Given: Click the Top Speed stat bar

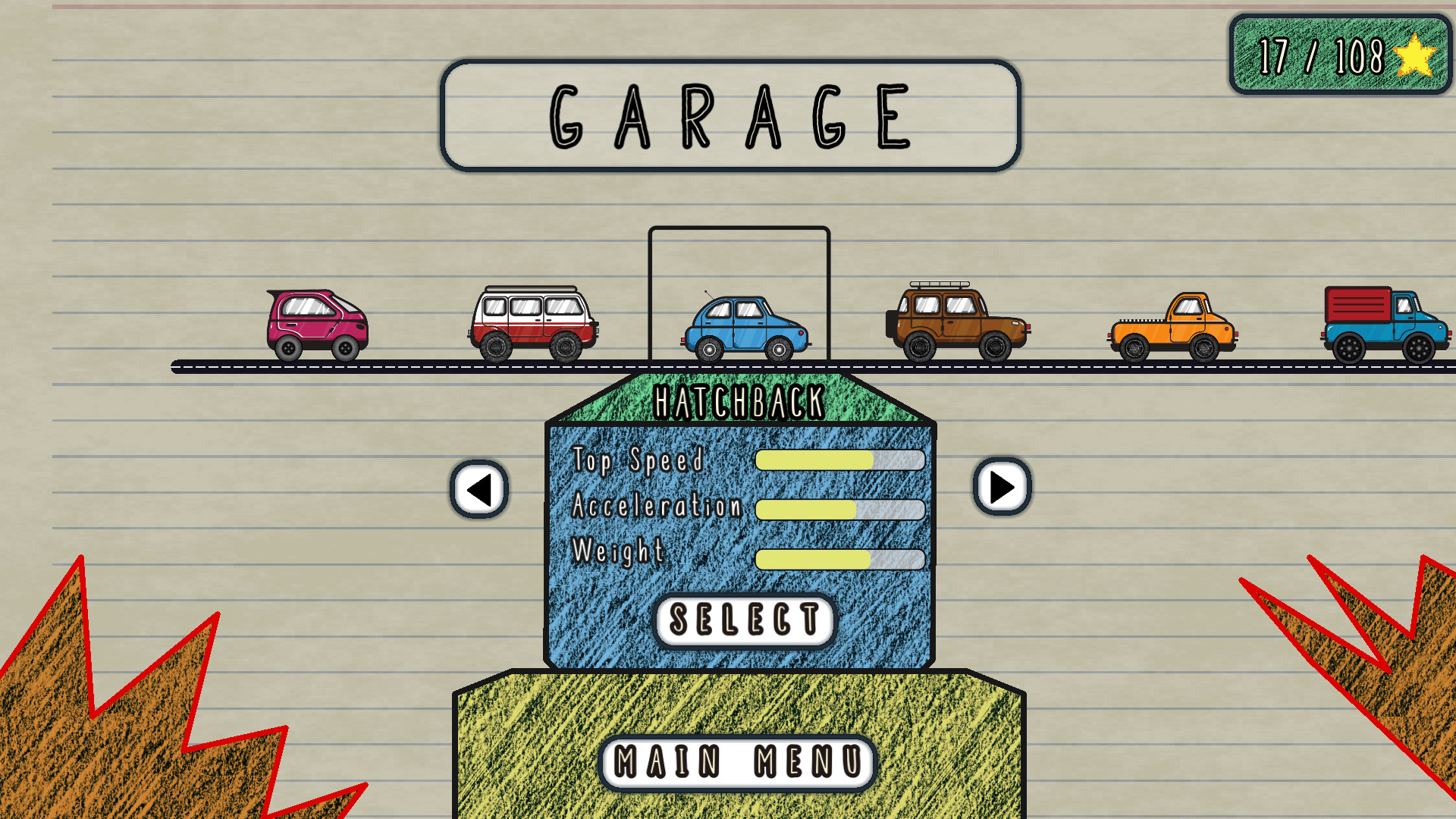Looking at the screenshot, I should click(840, 460).
